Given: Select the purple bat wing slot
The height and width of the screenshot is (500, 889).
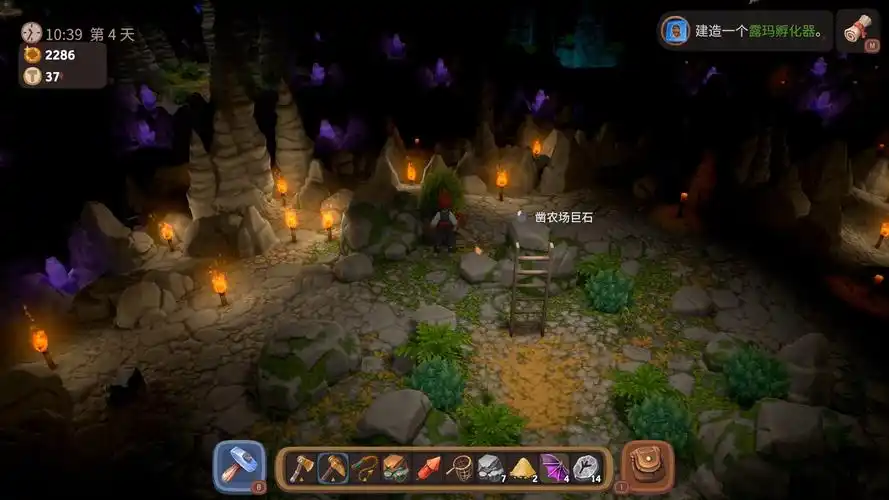Looking at the screenshot, I should point(553,468).
